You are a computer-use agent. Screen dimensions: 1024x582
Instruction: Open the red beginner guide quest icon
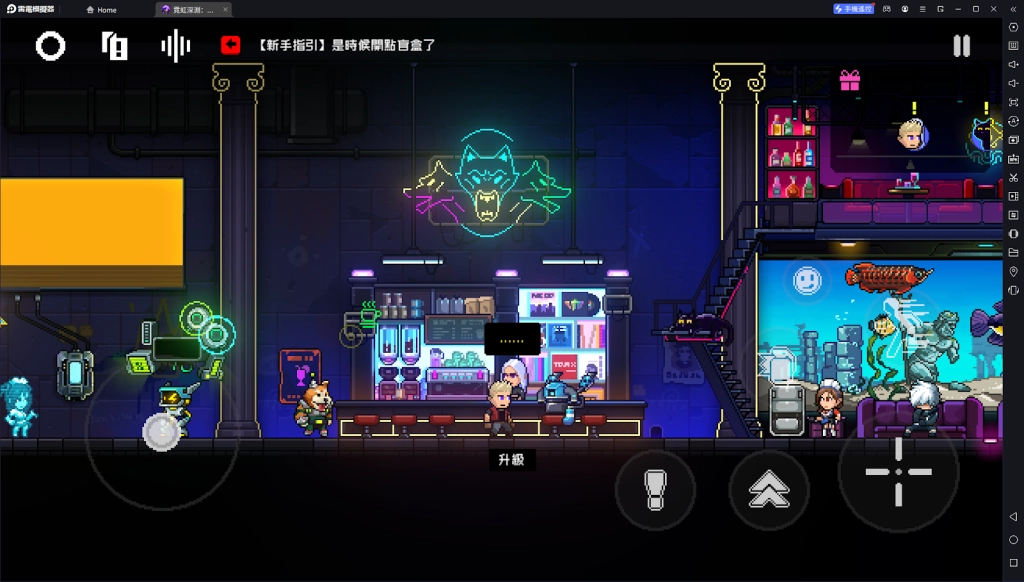(231, 45)
